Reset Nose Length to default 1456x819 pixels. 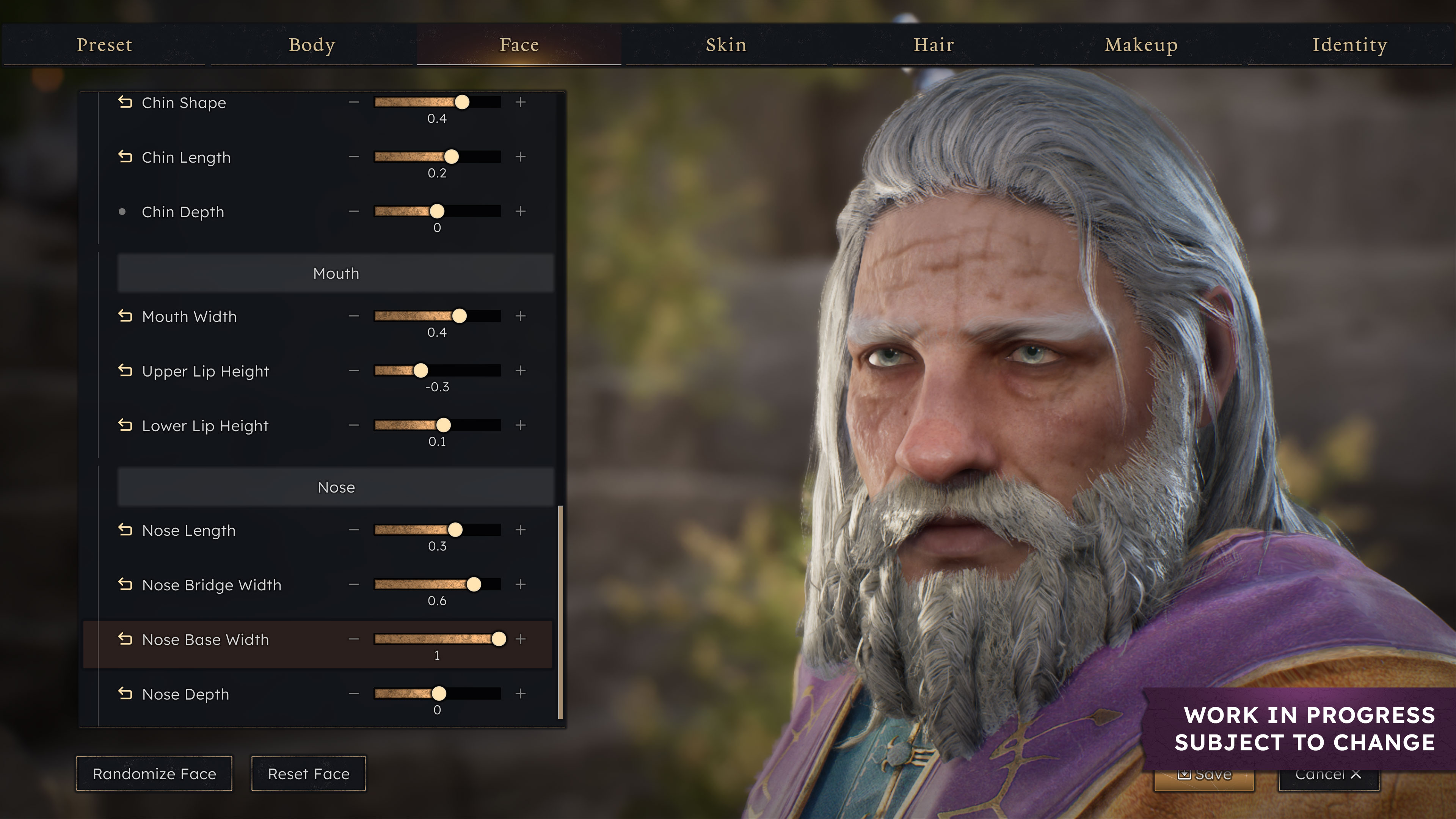pyautogui.click(x=126, y=530)
